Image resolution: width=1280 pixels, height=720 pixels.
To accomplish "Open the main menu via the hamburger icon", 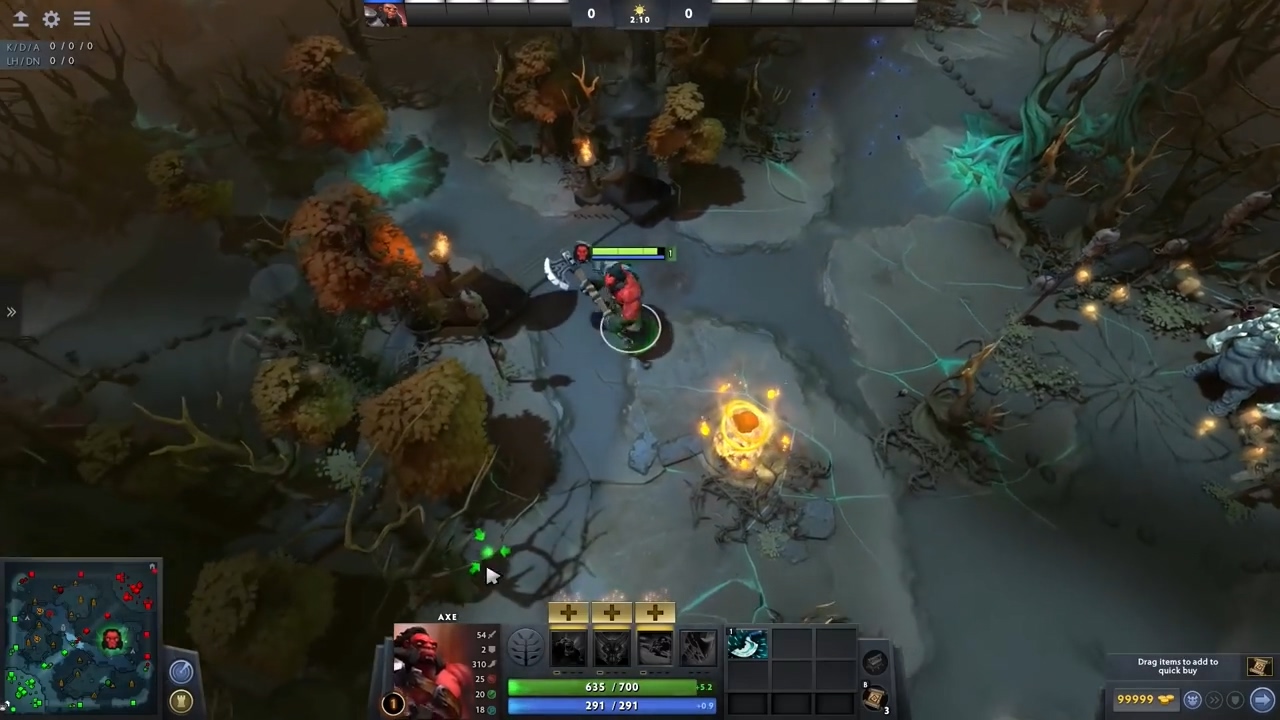I will pyautogui.click(x=81, y=18).
